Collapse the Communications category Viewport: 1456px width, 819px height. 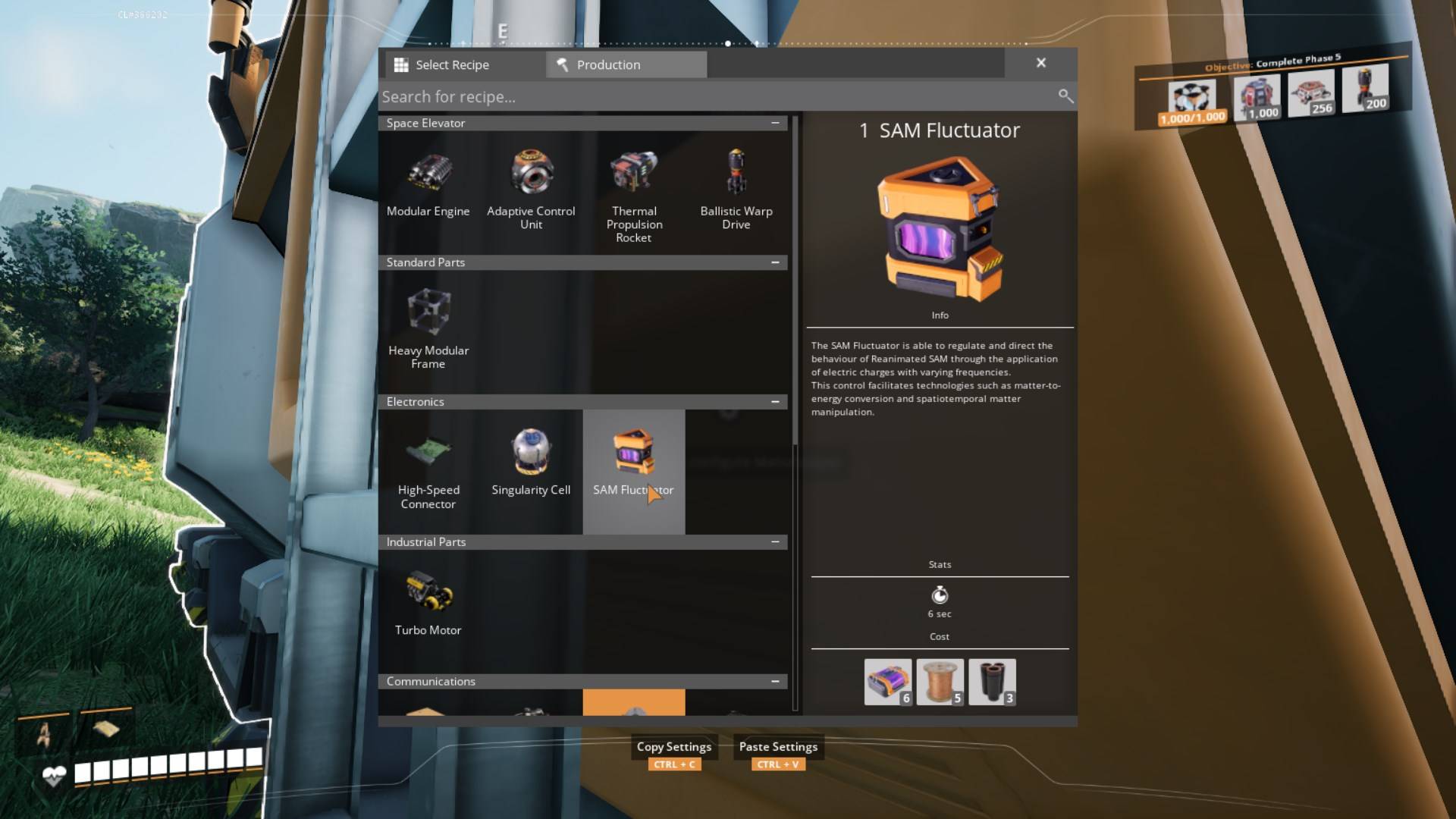pos(774,681)
